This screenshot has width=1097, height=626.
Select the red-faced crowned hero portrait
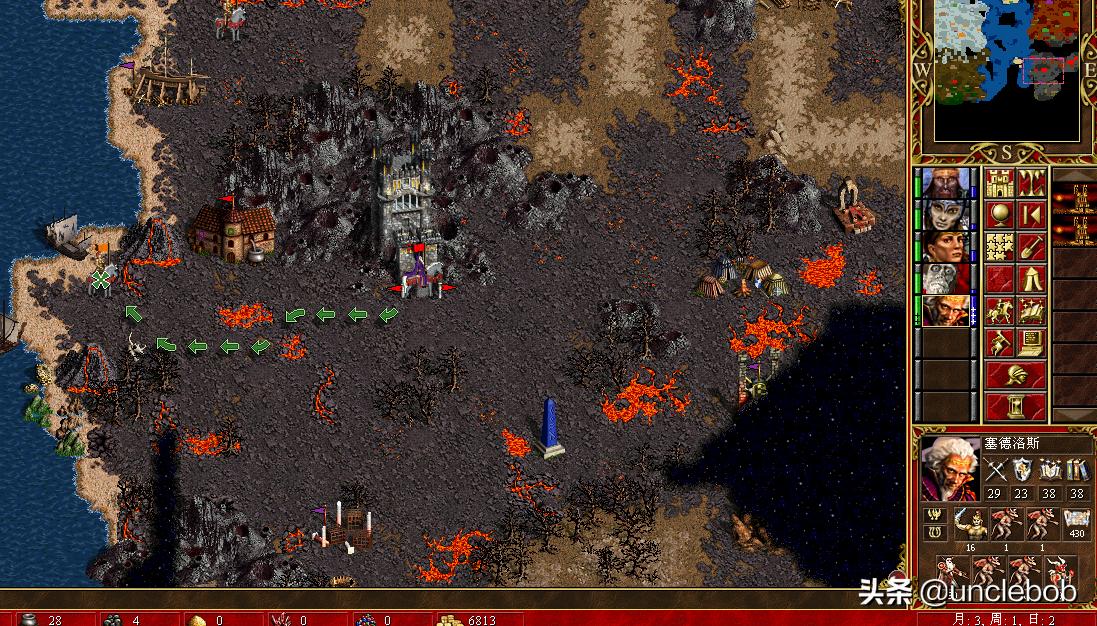pos(943,183)
